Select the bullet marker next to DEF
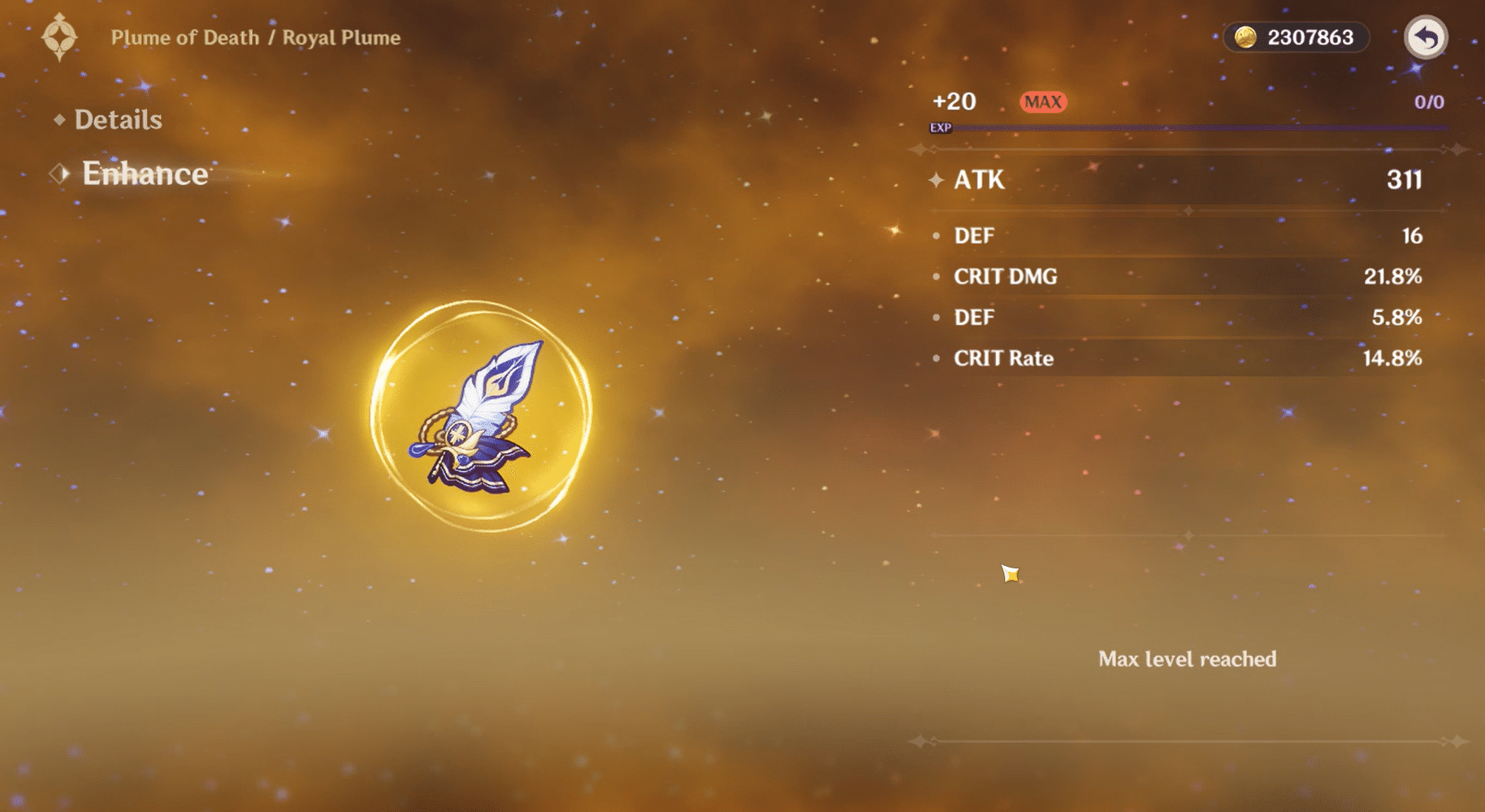Image resolution: width=1485 pixels, height=812 pixels. [x=938, y=235]
